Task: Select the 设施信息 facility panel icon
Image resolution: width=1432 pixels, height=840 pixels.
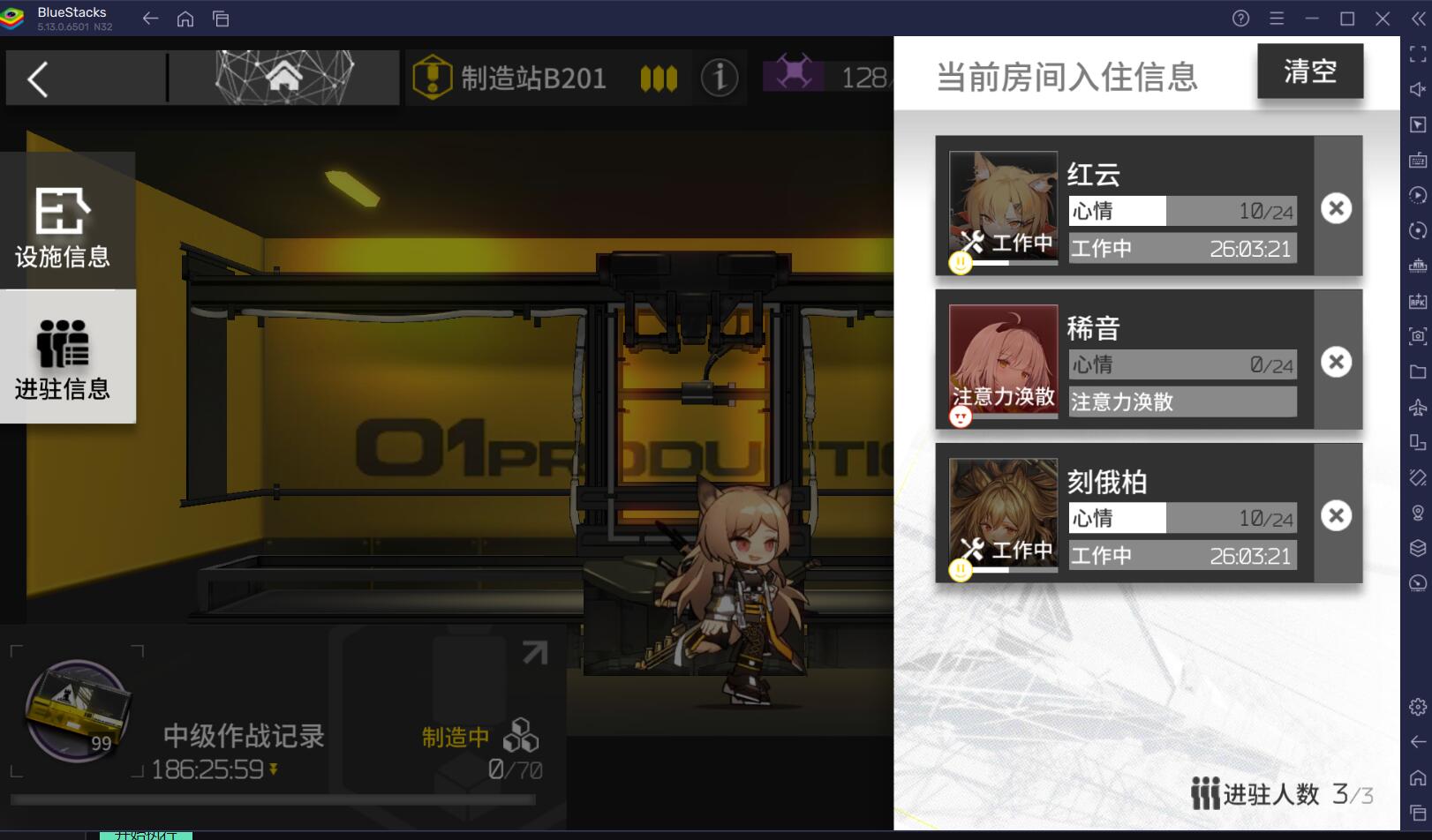Action: (x=62, y=221)
